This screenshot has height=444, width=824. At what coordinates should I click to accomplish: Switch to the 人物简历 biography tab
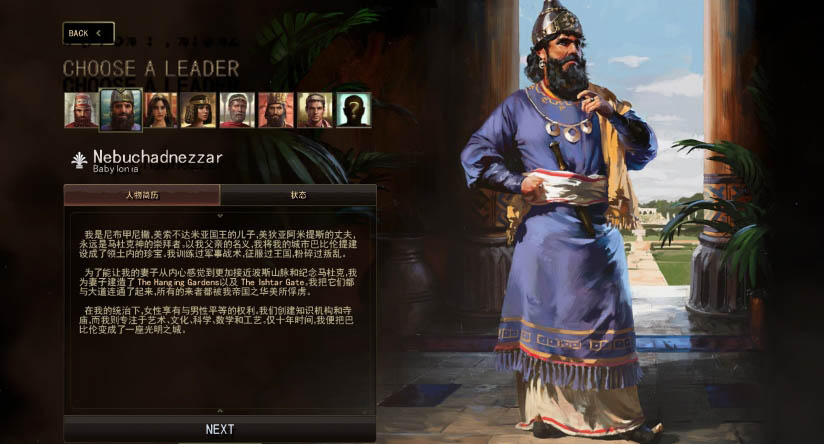(x=142, y=195)
